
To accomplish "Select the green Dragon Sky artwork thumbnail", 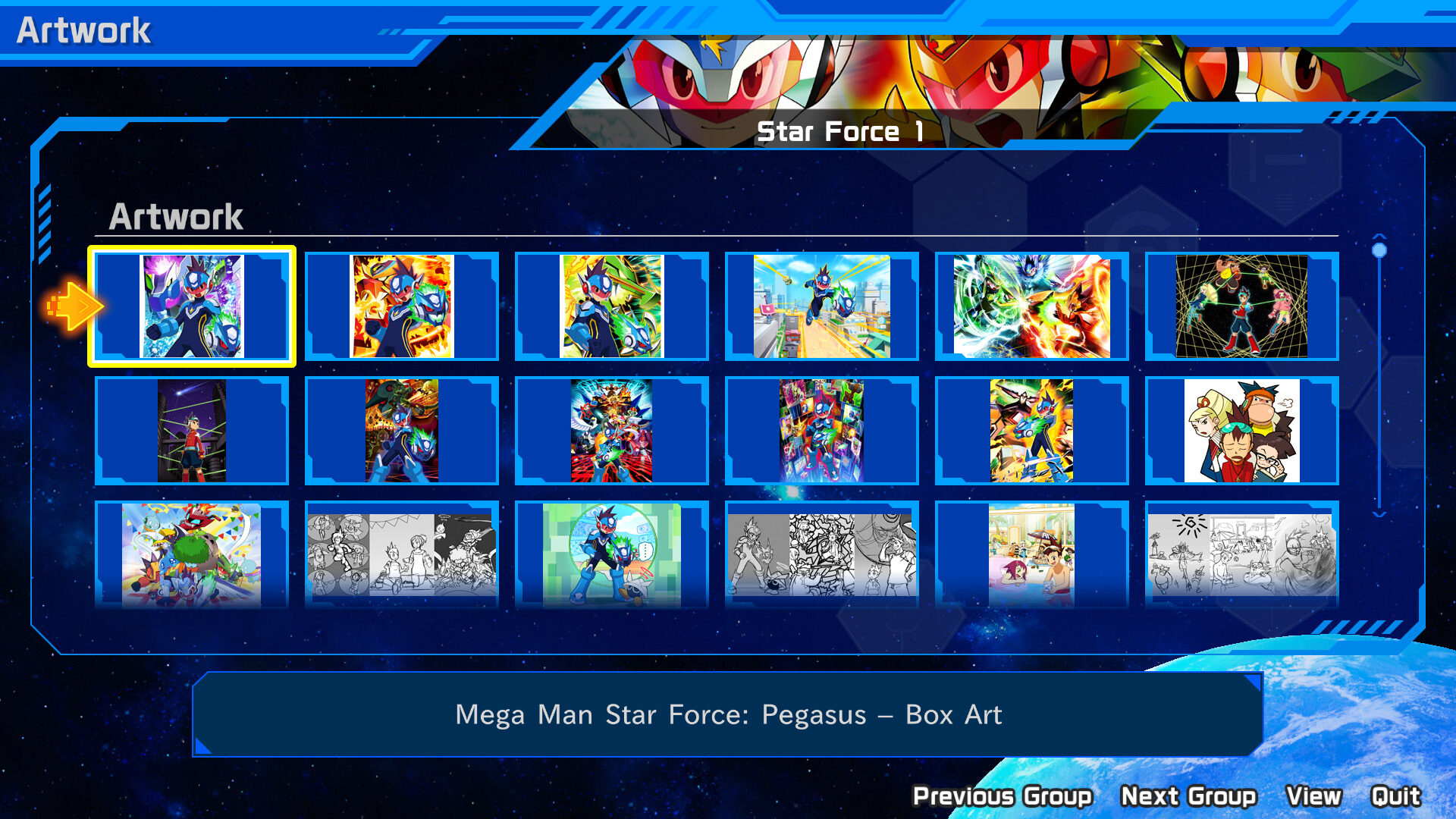I will pos(610,307).
